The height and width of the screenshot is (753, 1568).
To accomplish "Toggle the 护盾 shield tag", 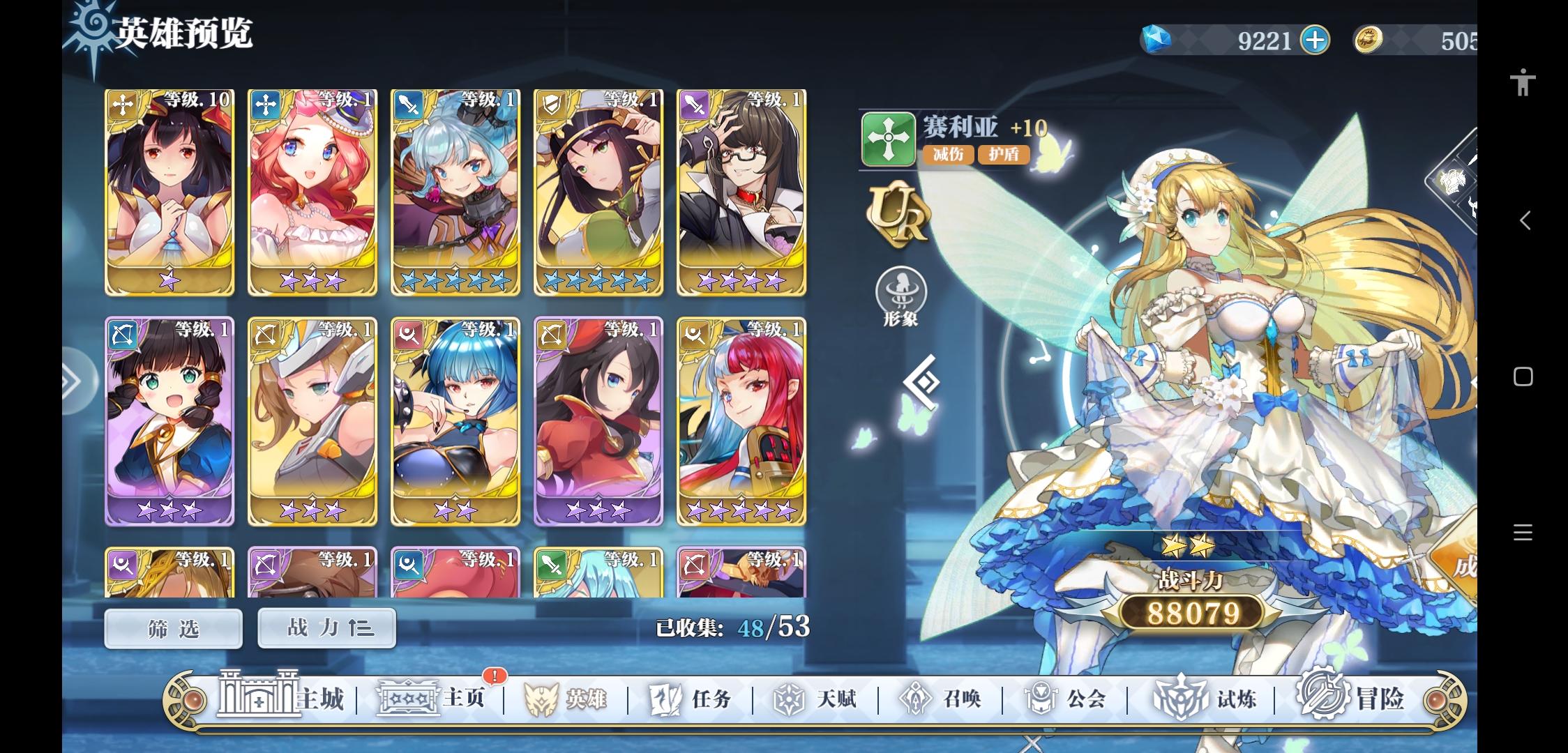I will [1004, 155].
